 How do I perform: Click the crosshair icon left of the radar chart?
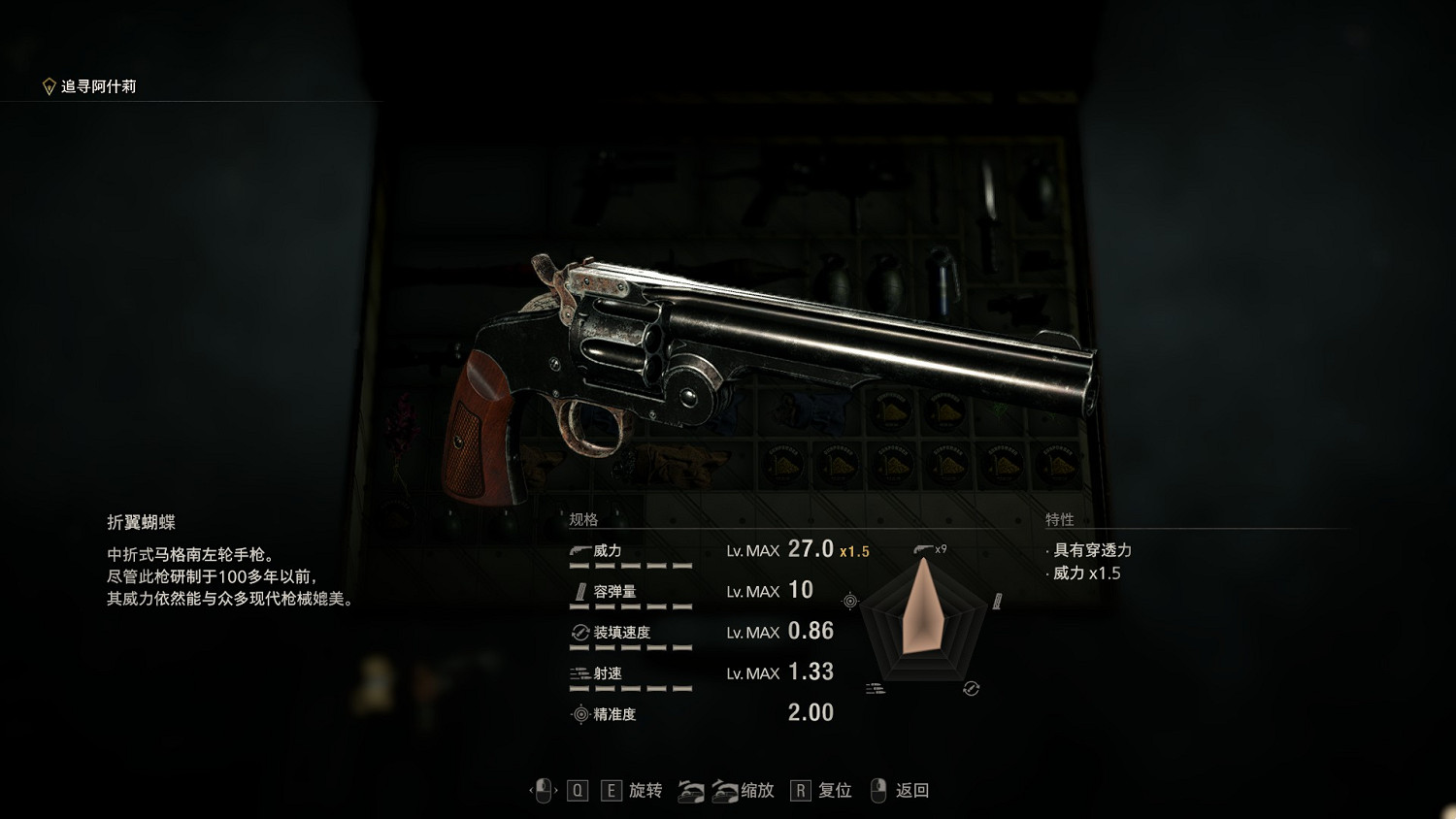[849, 601]
